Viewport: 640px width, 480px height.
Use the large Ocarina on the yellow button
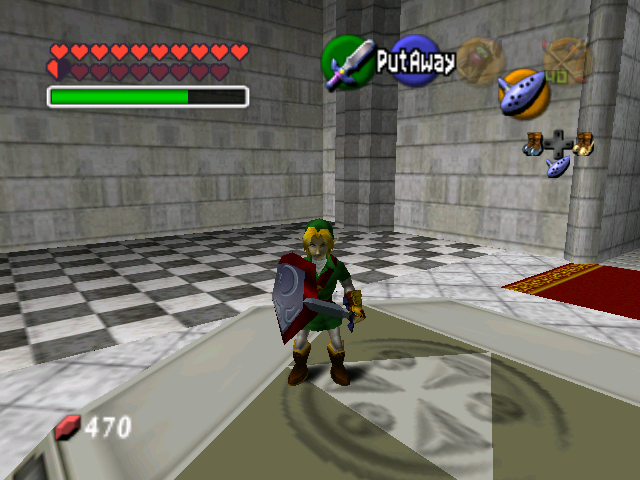click(x=522, y=93)
